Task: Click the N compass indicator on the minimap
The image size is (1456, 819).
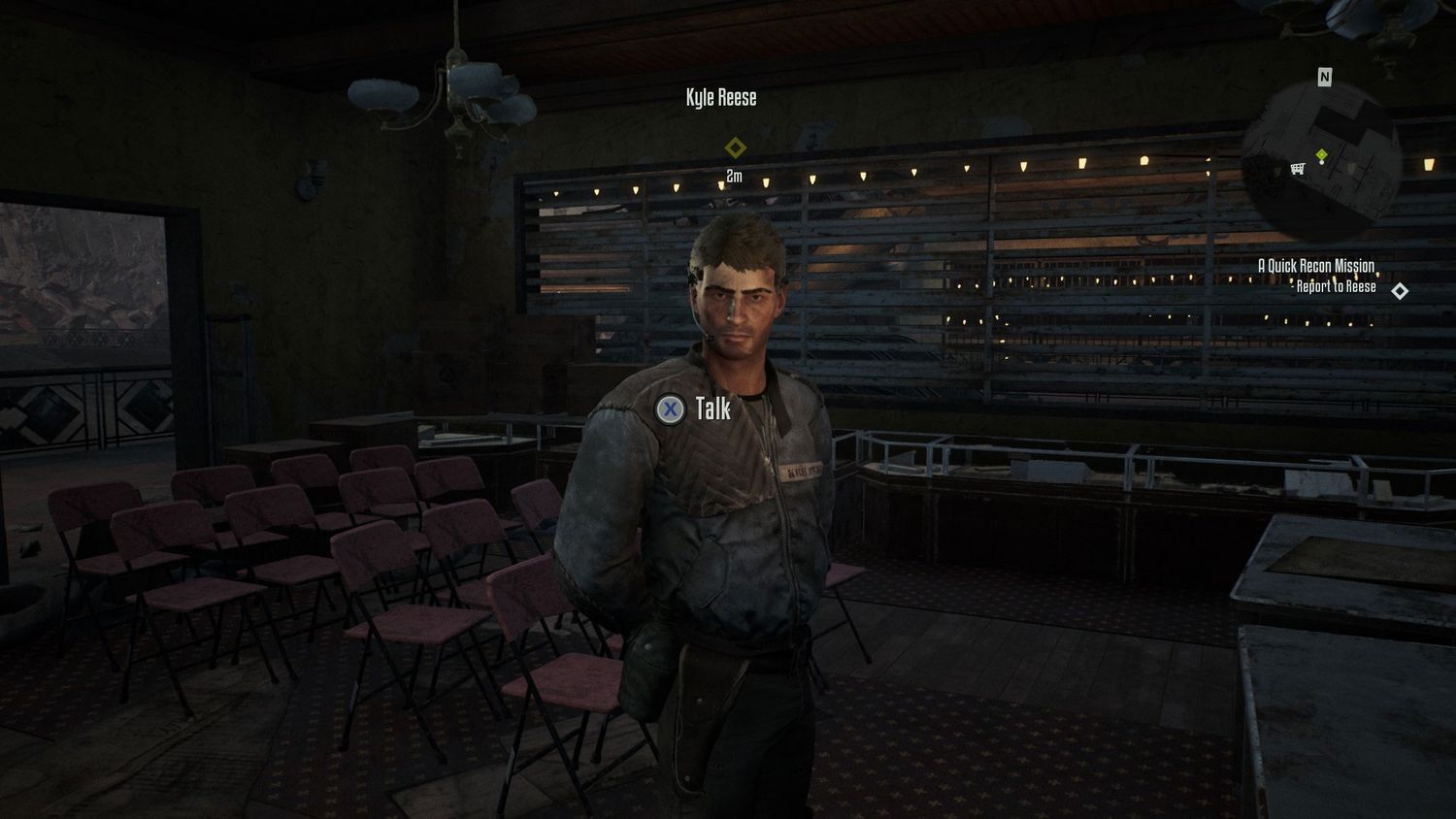Action: [1325, 77]
